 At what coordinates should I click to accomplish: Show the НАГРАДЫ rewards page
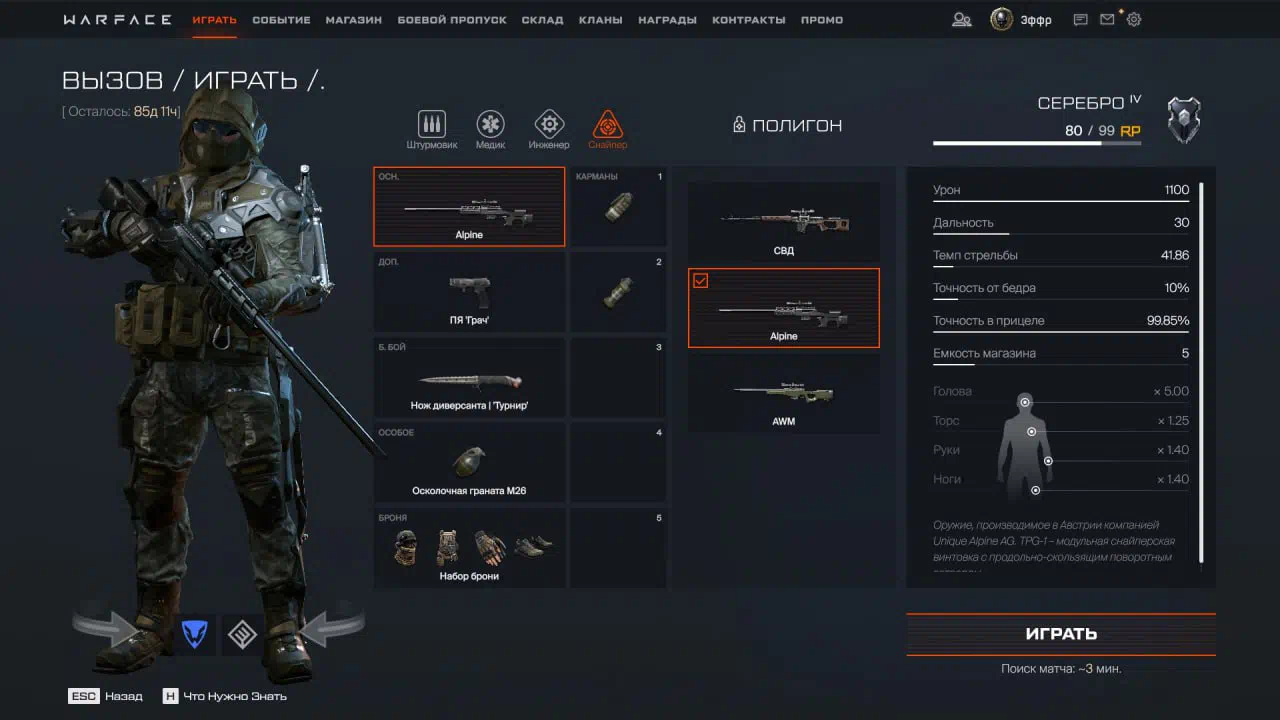coord(667,20)
